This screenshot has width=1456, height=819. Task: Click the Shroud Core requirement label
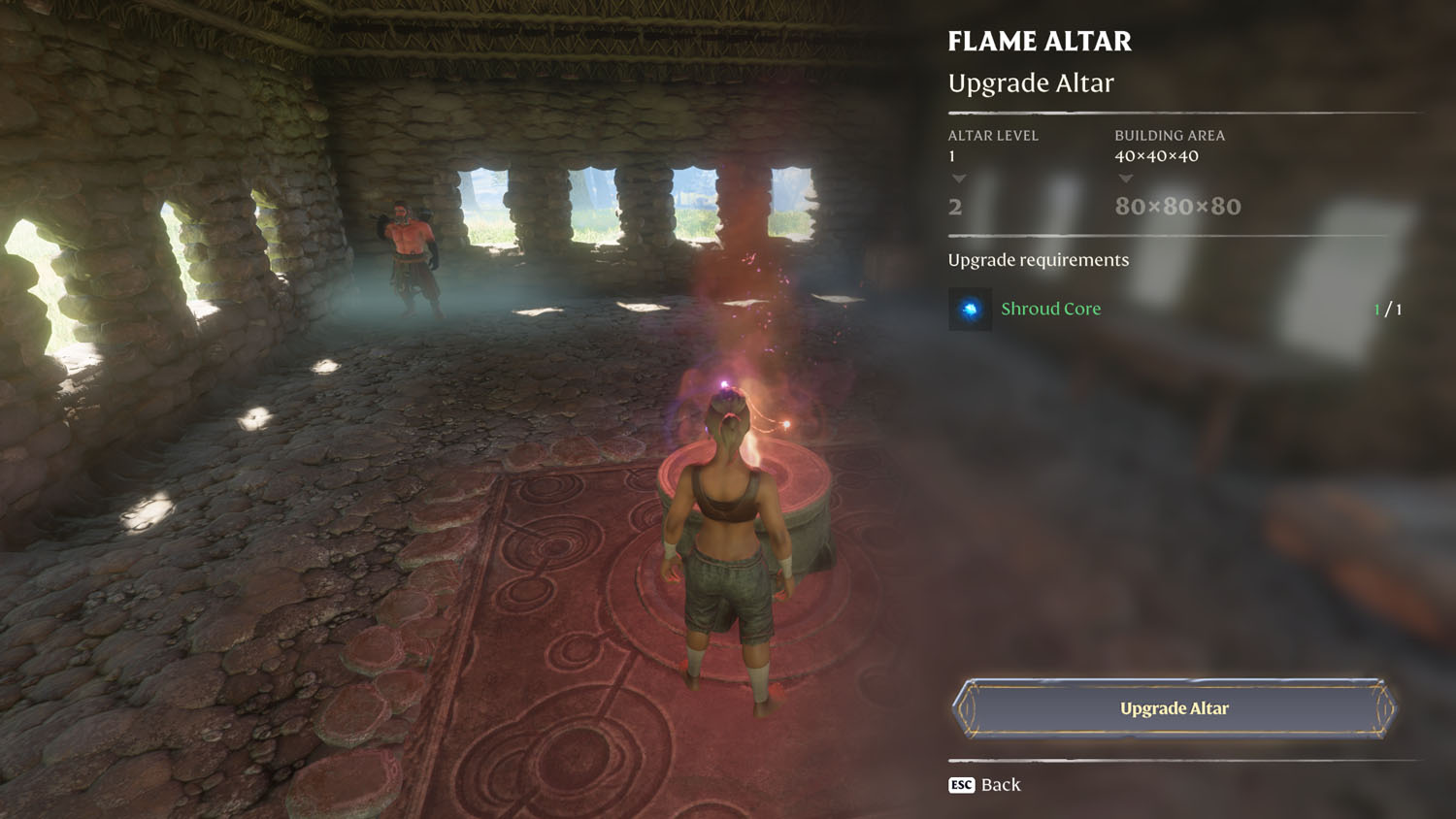coord(1051,309)
